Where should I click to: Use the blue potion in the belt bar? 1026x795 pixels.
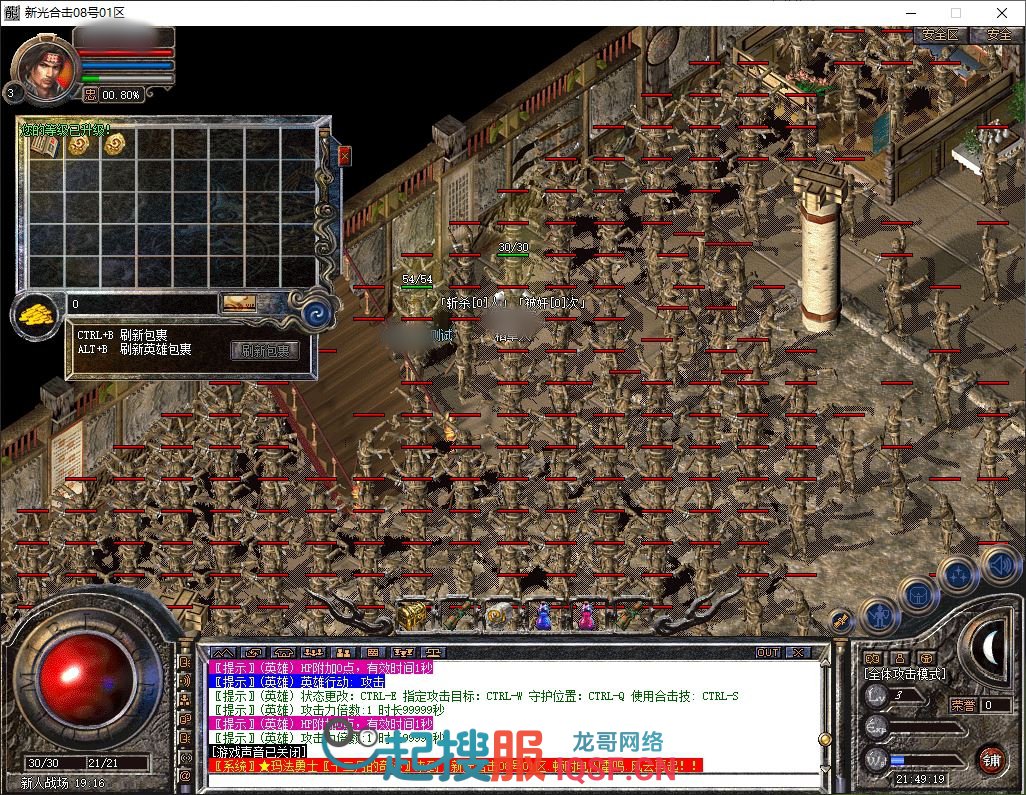pyautogui.click(x=542, y=617)
